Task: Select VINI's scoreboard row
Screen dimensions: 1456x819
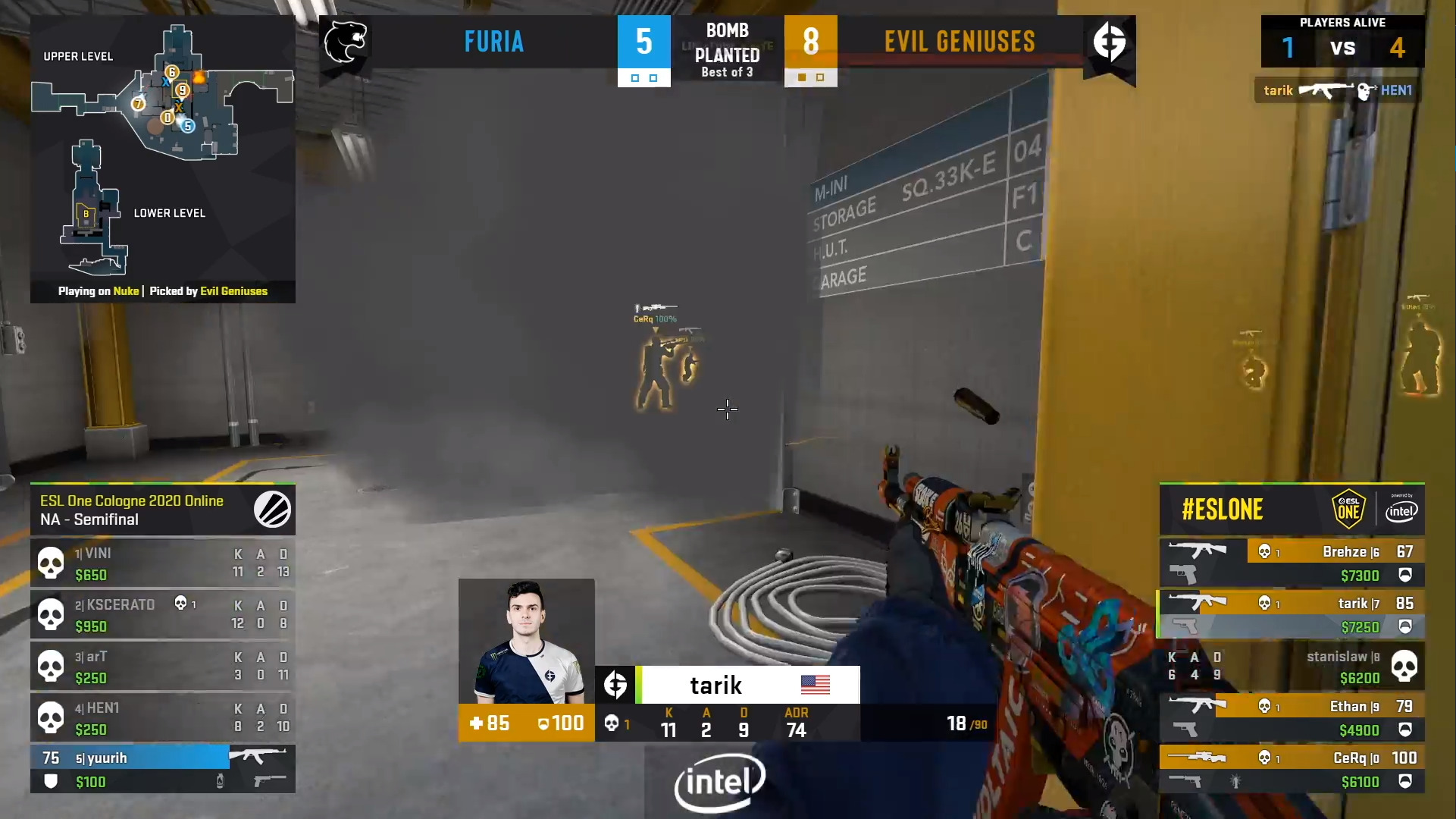Action: tap(162, 563)
